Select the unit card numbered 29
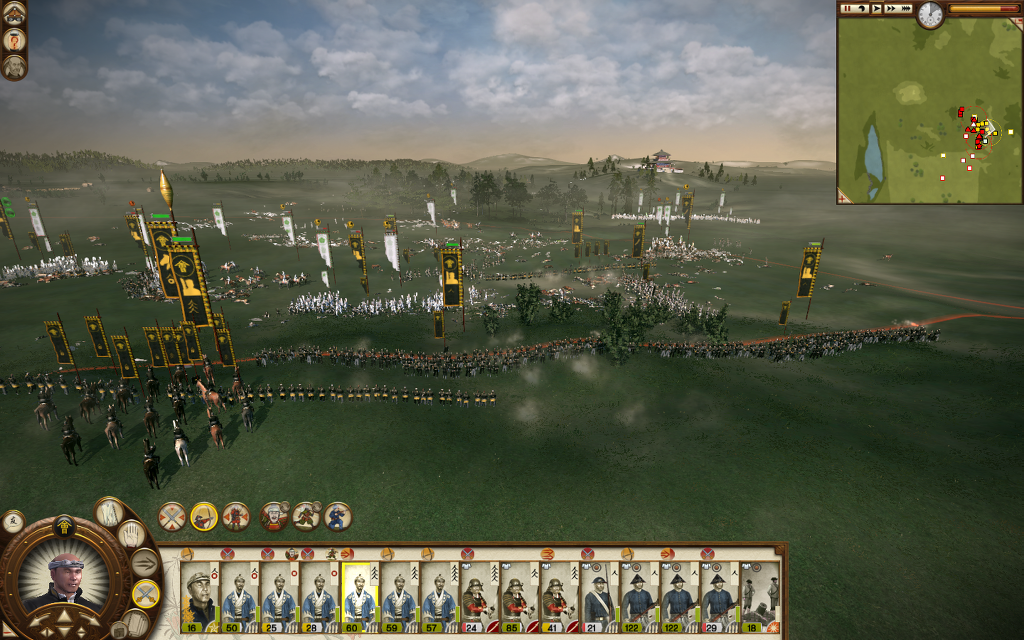Image resolution: width=1024 pixels, height=640 pixels. [x=719, y=595]
